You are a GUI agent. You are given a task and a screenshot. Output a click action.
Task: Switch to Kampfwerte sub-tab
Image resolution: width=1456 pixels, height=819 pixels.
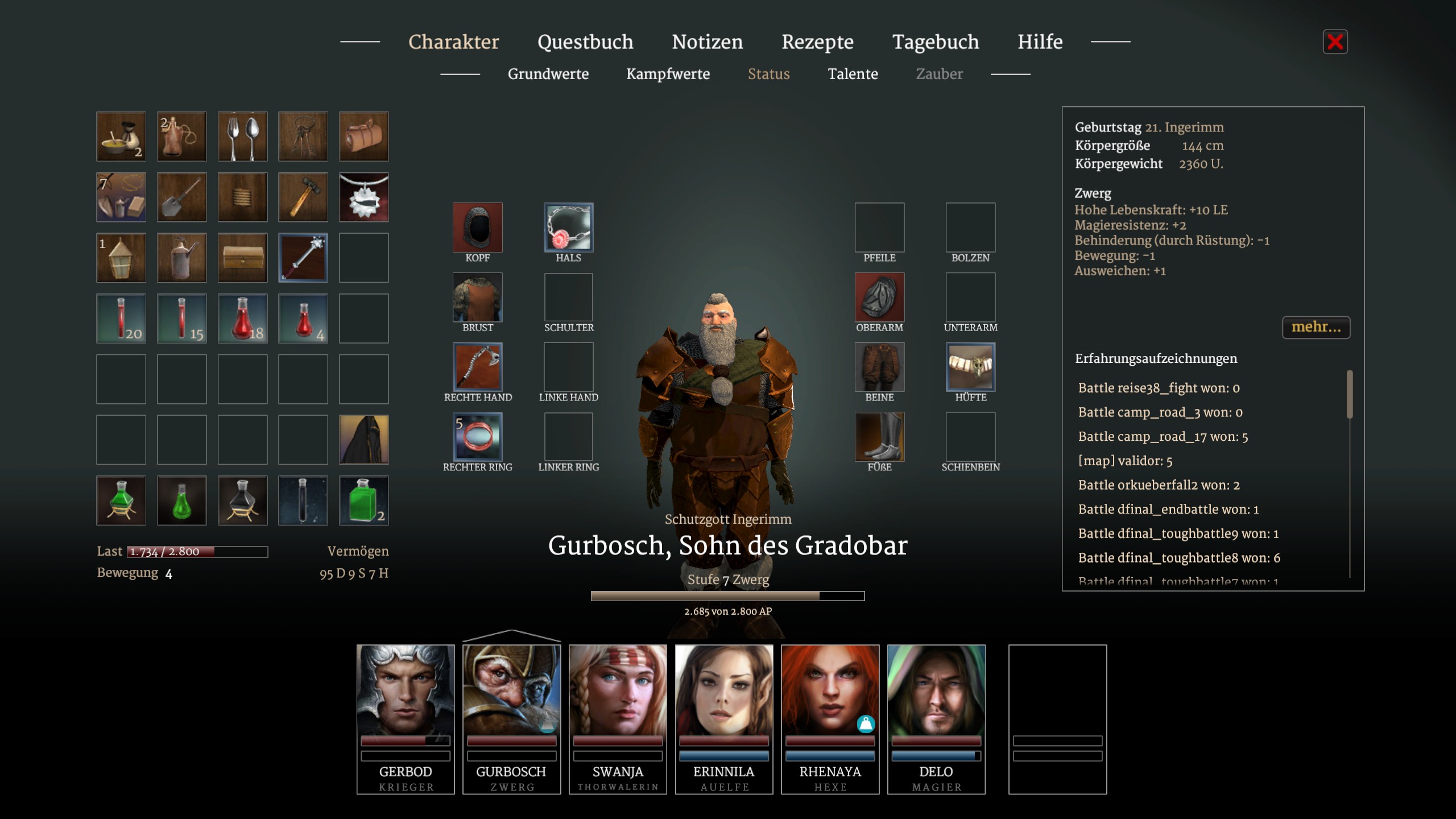coord(668,74)
